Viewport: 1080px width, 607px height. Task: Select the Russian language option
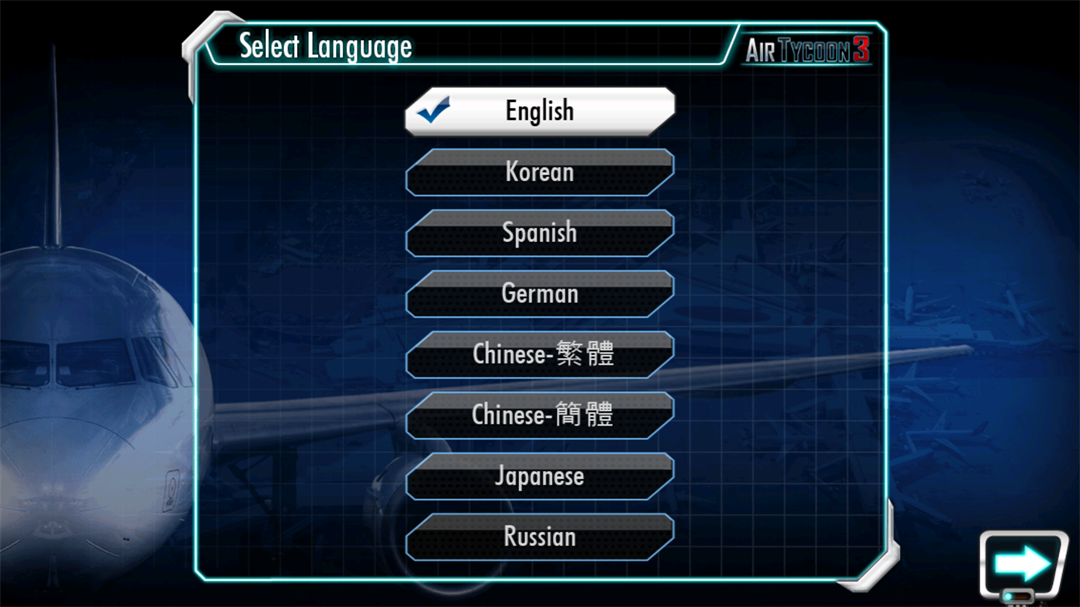point(540,537)
